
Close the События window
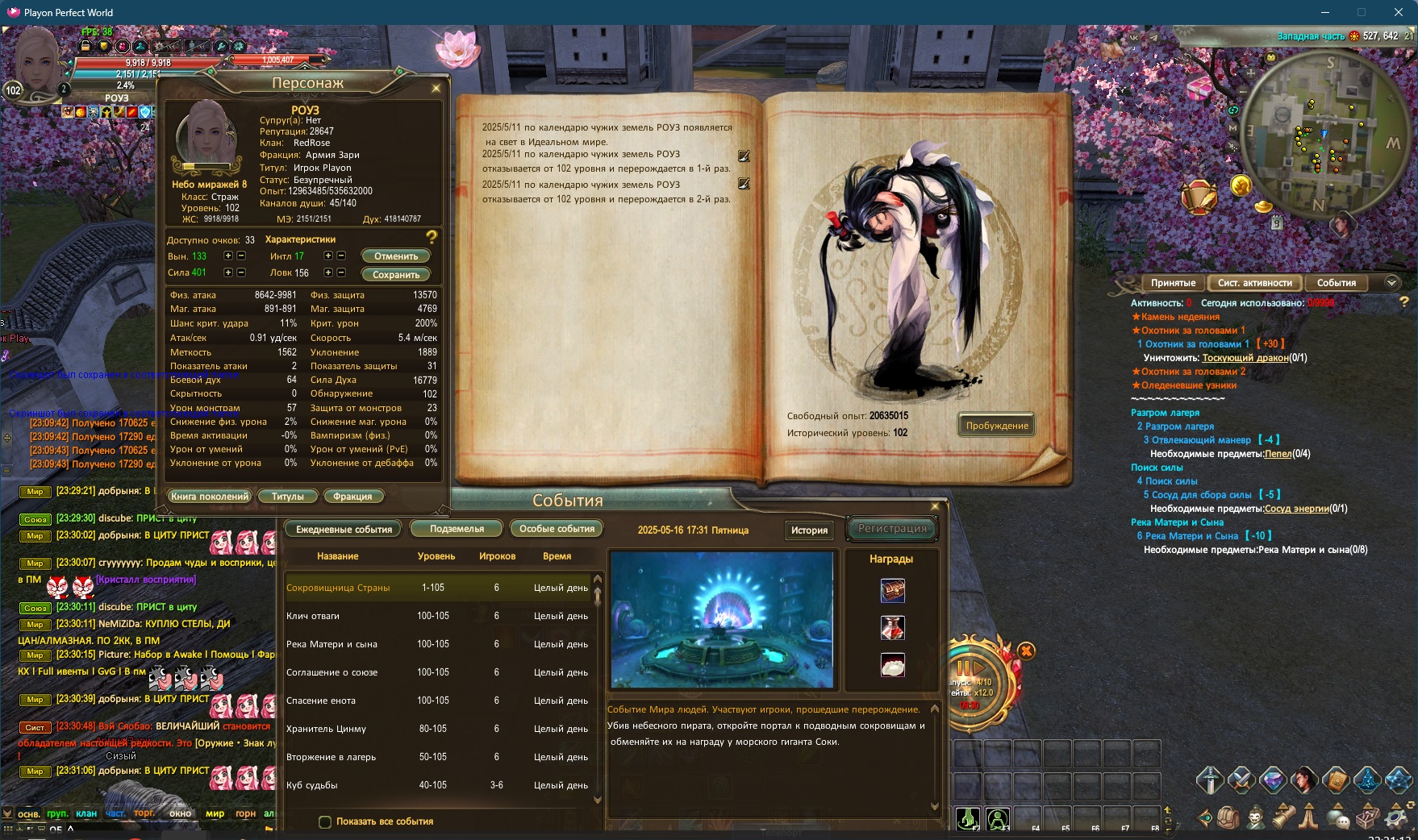tap(935, 506)
